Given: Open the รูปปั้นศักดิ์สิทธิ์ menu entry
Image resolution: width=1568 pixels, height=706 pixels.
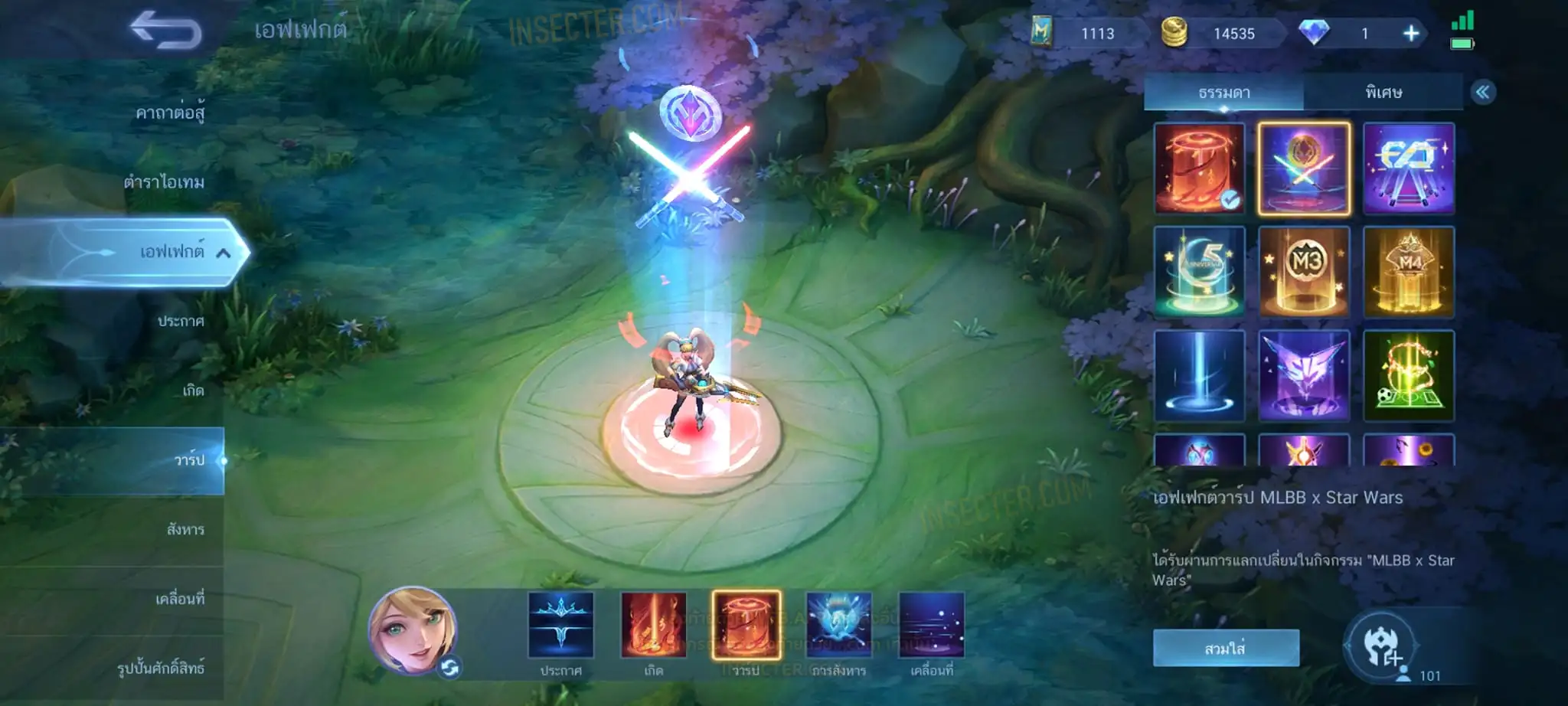Looking at the screenshot, I should pyautogui.click(x=161, y=668).
